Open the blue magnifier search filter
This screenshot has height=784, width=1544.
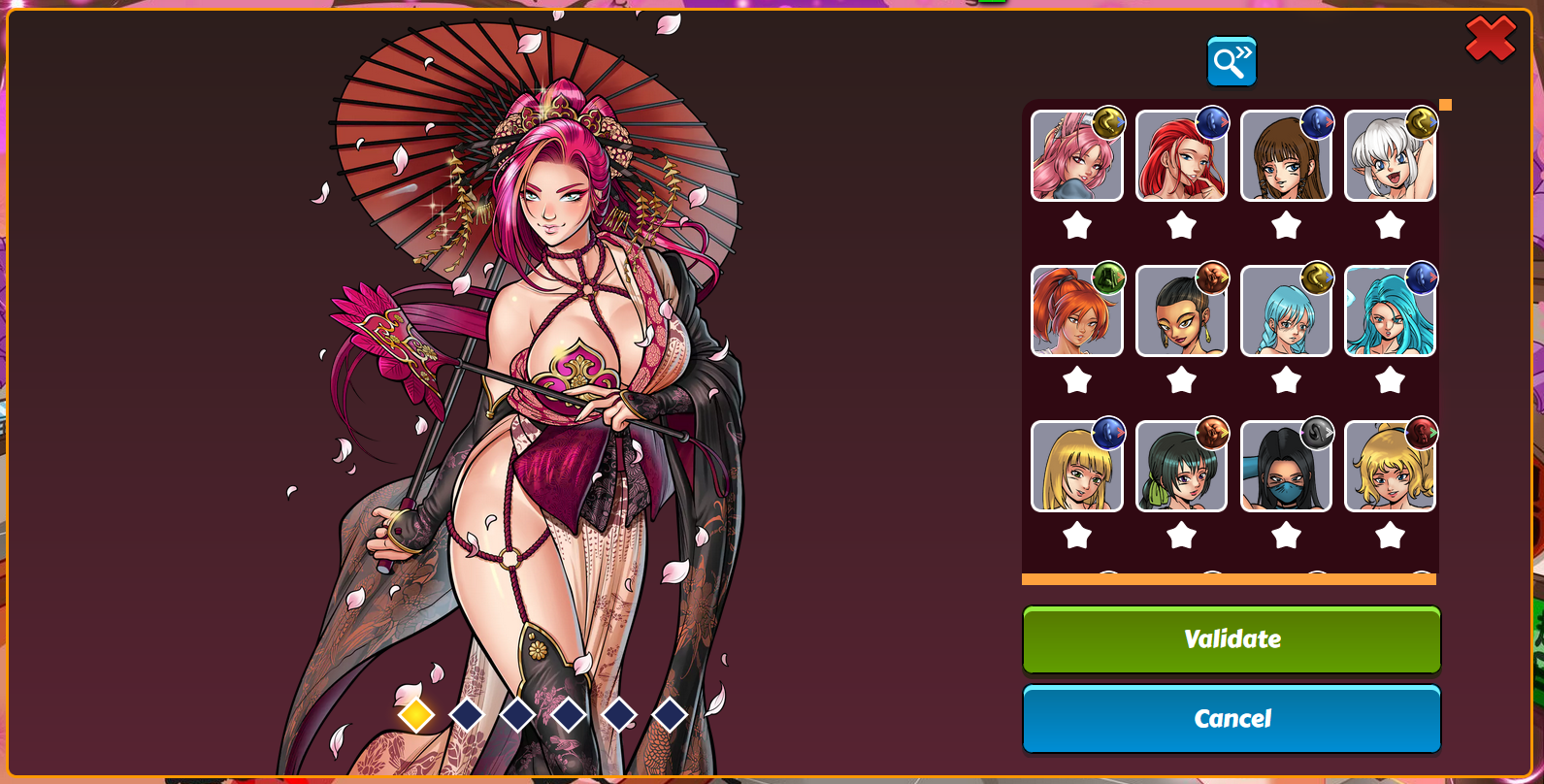point(1232,62)
